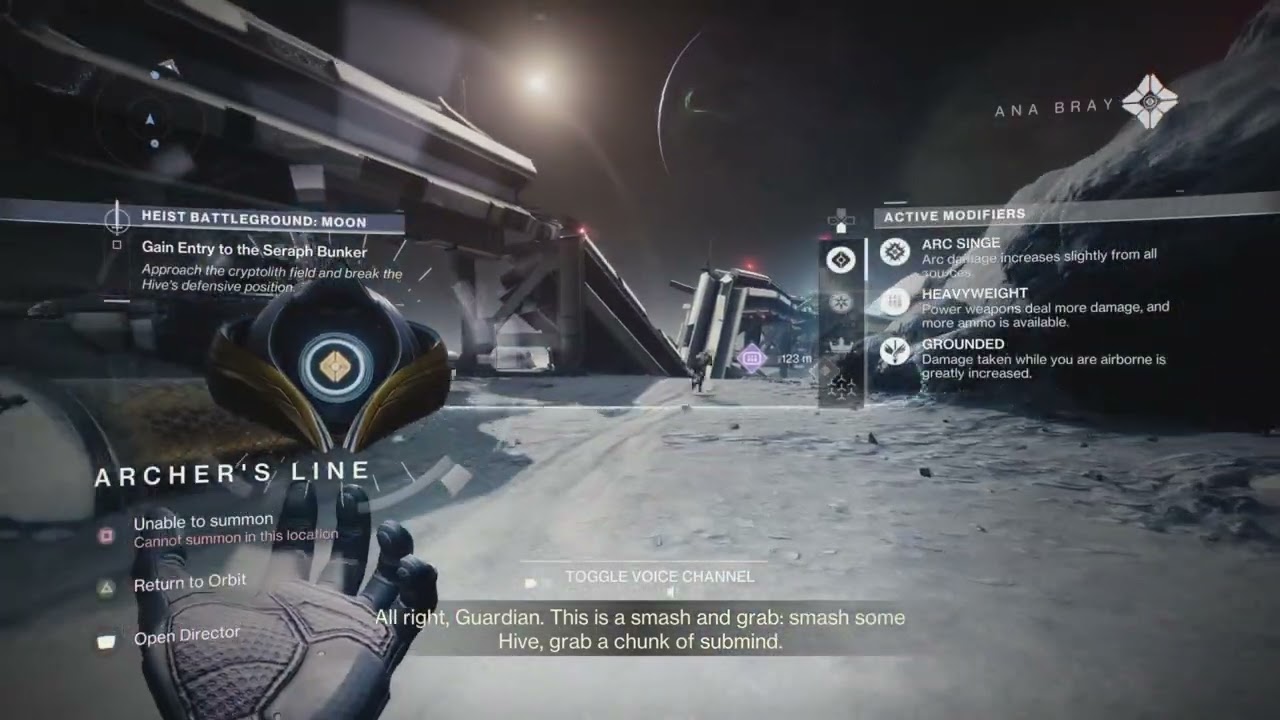Open the Heist Battleground: Moon objective header
This screenshot has height=720, width=1280.
pyautogui.click(x=253, y=221)
